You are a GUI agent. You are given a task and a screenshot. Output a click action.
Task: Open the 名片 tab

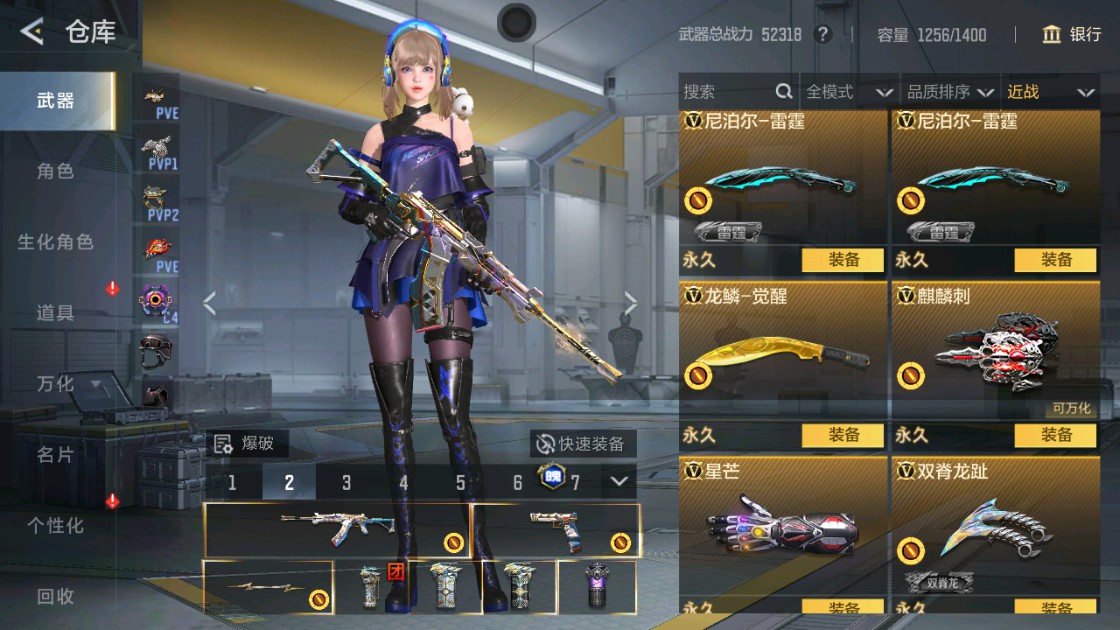tap(55, 454)
